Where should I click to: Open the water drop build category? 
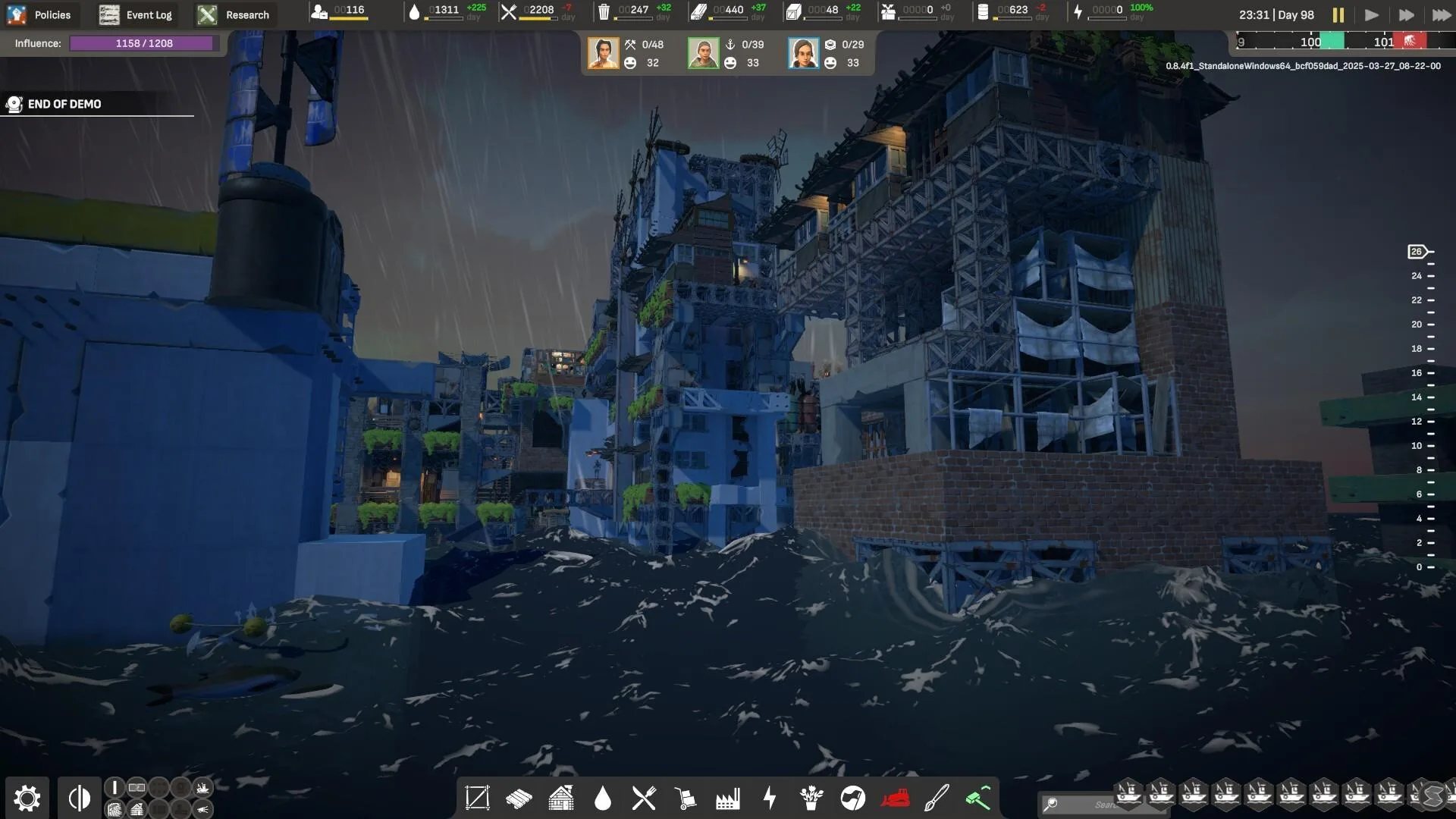click(603, 798)
